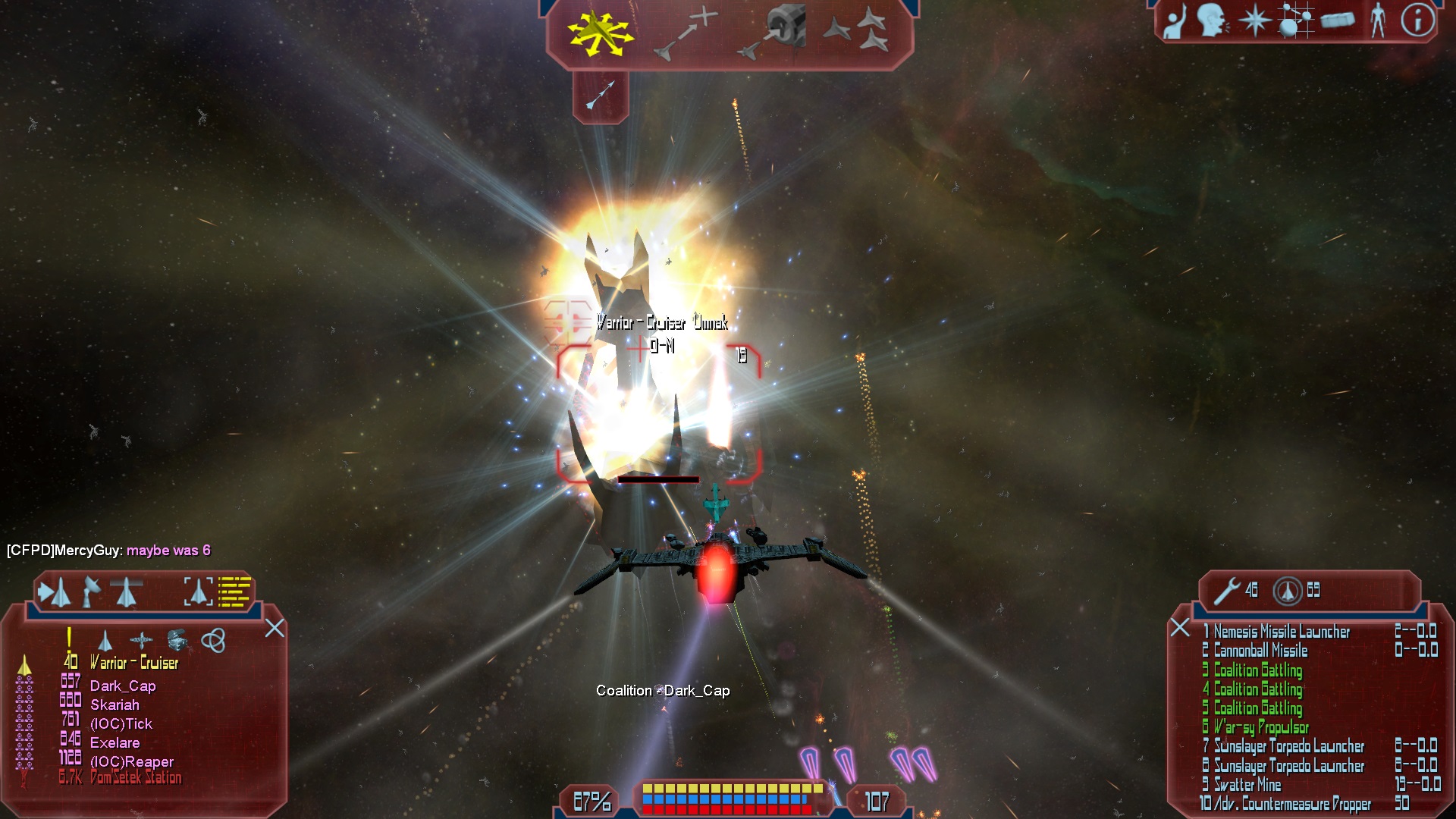1456x819 pixels.
Task: Close the weapons list panel
Action: [1179, 627]
